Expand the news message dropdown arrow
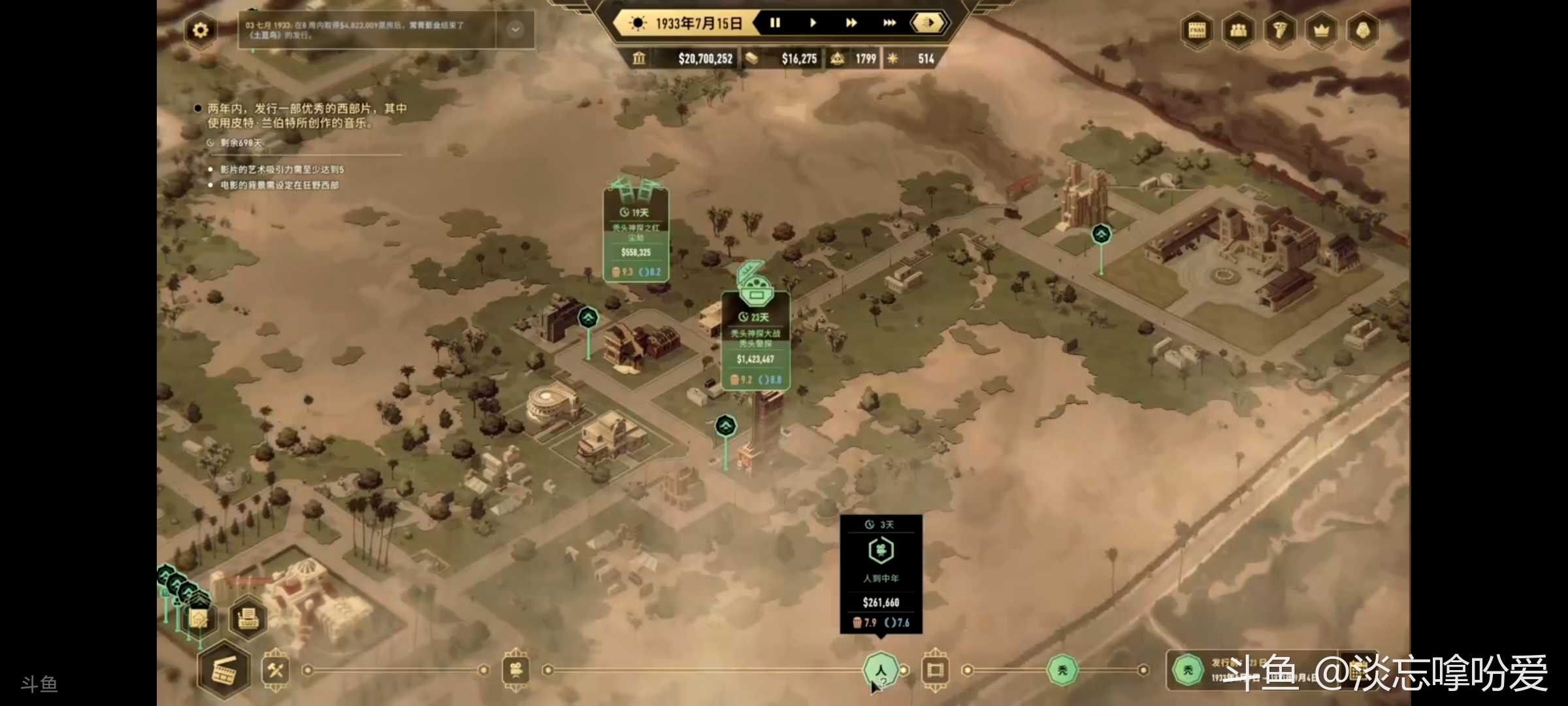This screenshot has width=1568, height=706. tap(515, 29)
